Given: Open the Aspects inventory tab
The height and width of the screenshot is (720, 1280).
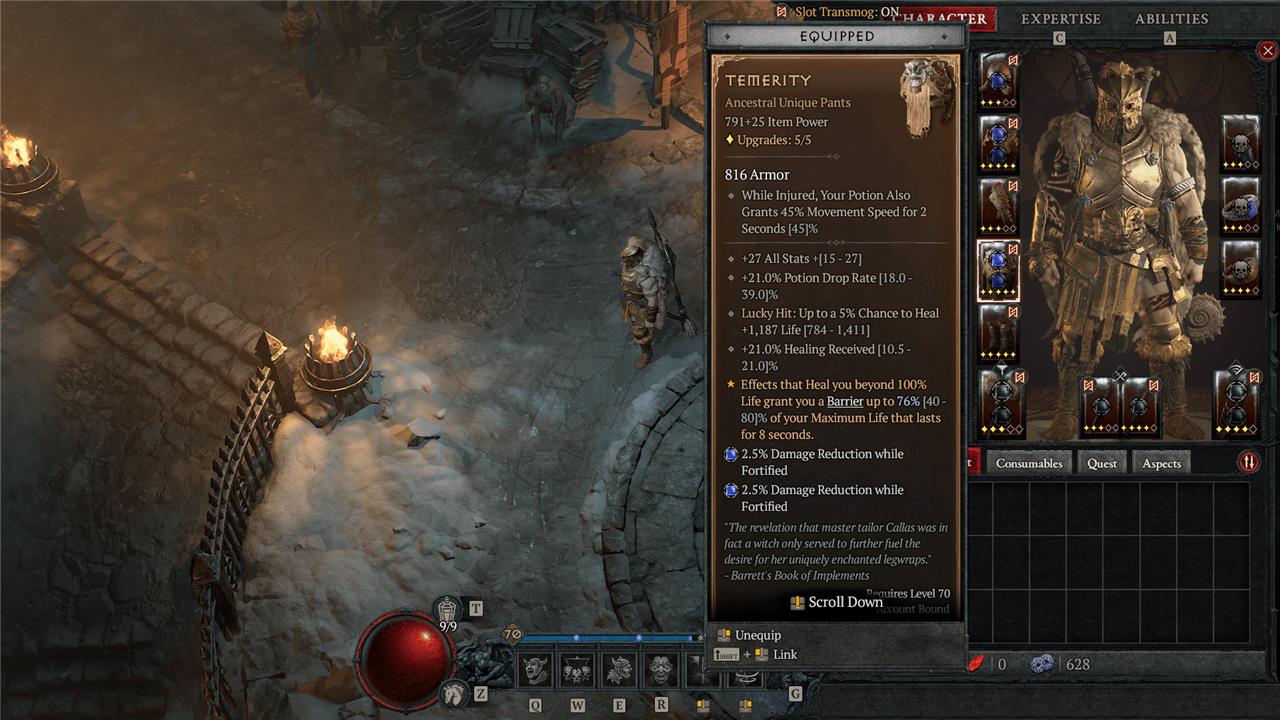Looking at the screenshot, I should tap(1161, 463).
